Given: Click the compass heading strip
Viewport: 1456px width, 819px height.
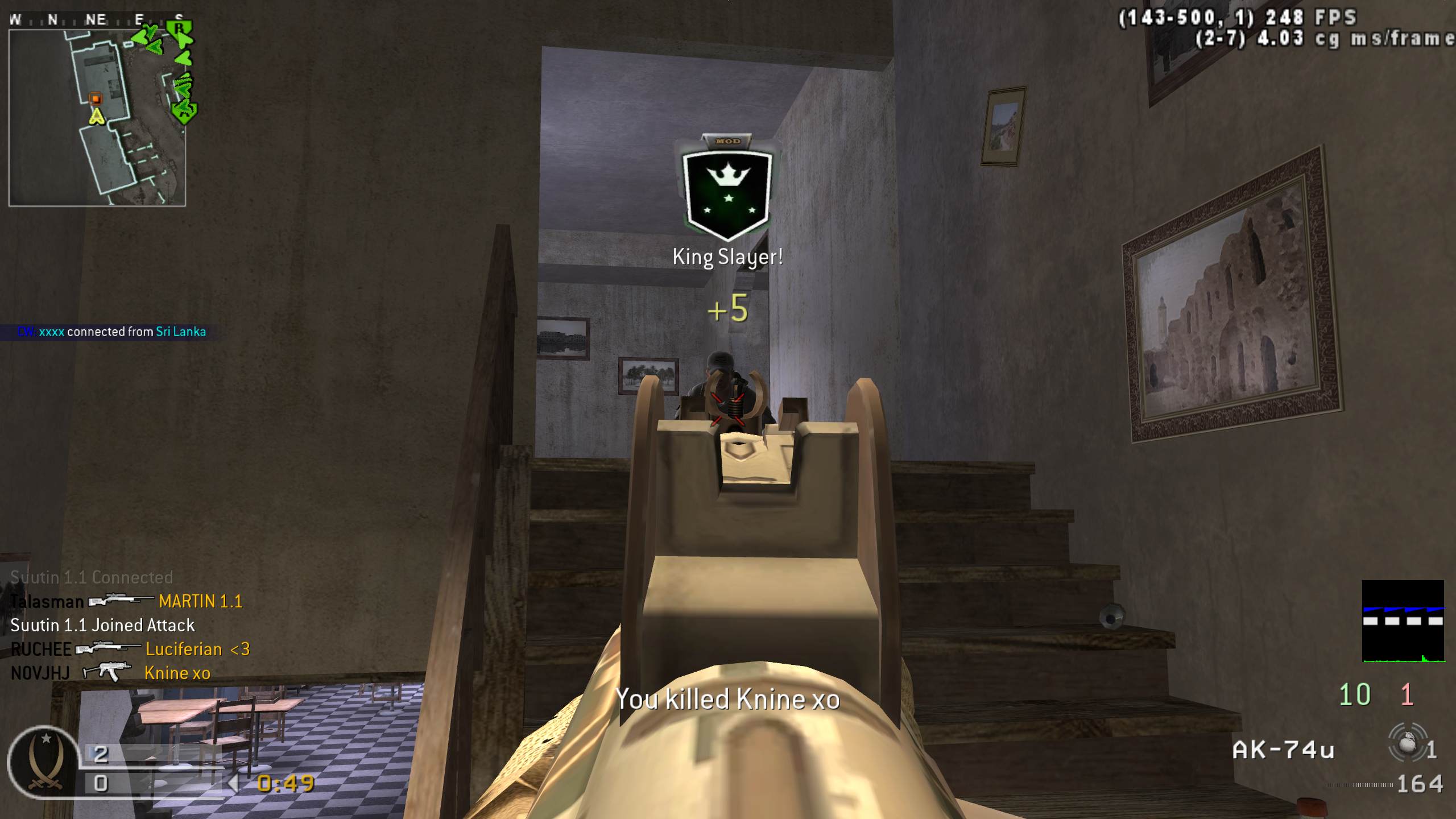Looking at the screenshot, I should 97,20.
